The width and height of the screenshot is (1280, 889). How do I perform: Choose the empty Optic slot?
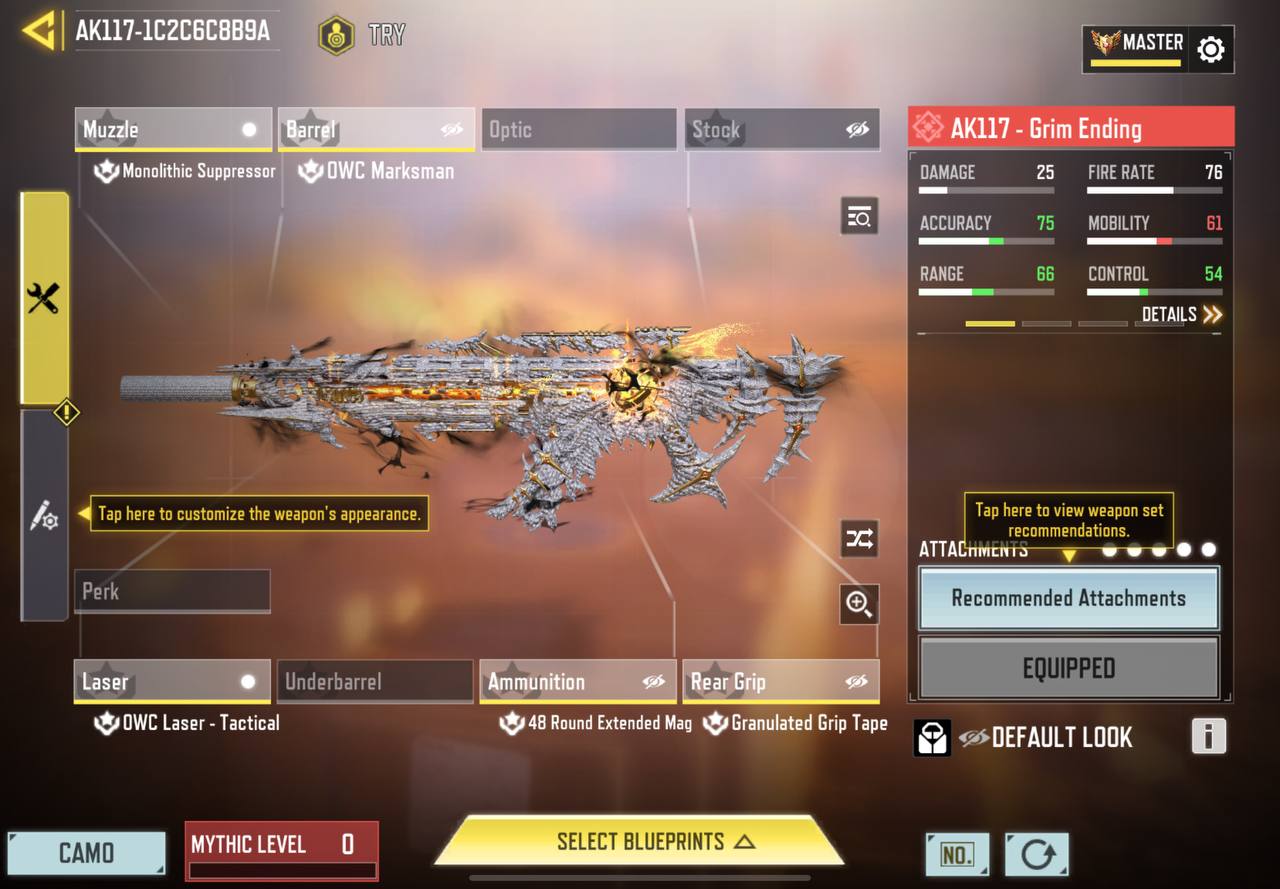point(579,130)
